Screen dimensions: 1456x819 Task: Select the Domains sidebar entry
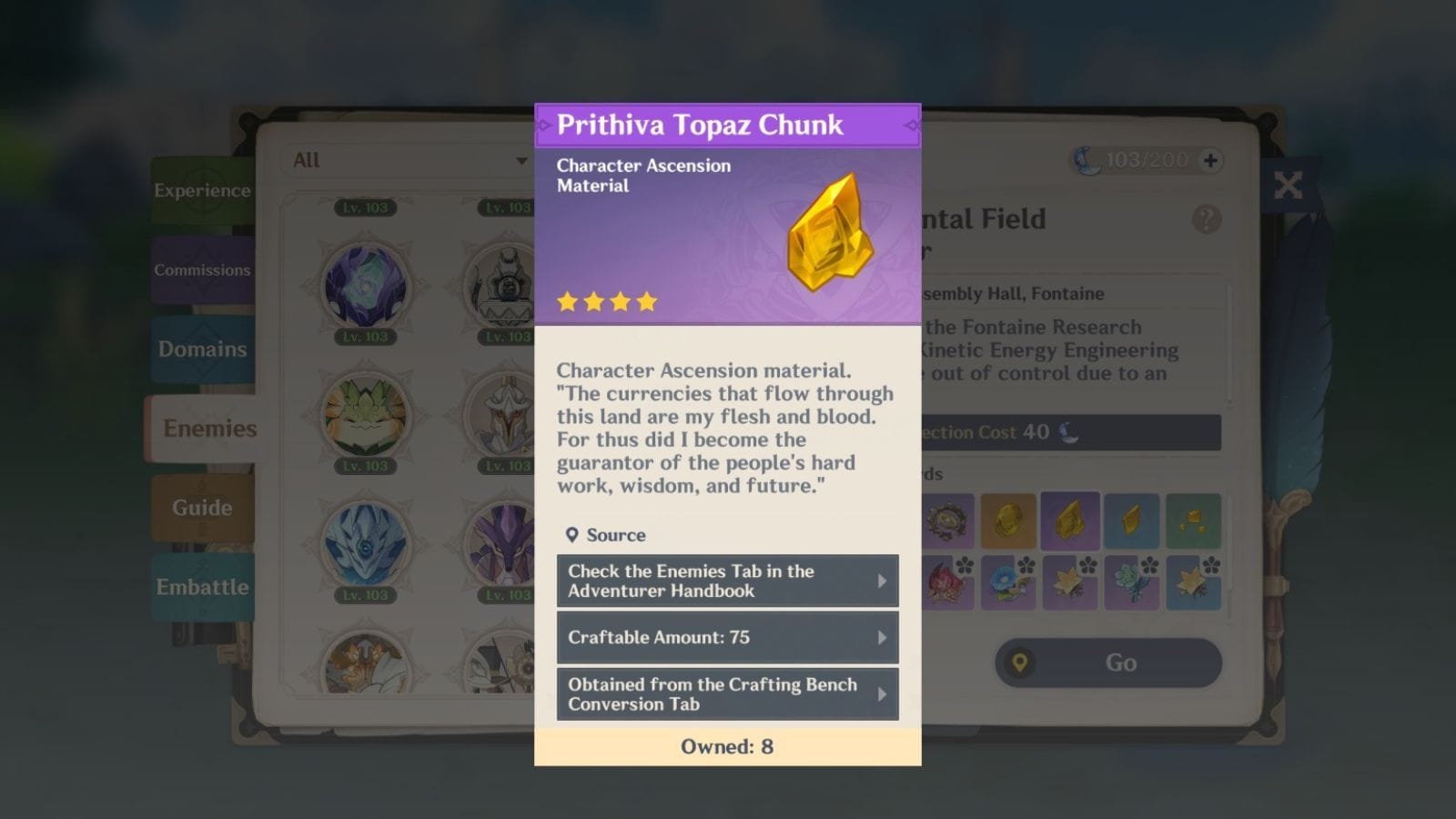tap(202, 349)
